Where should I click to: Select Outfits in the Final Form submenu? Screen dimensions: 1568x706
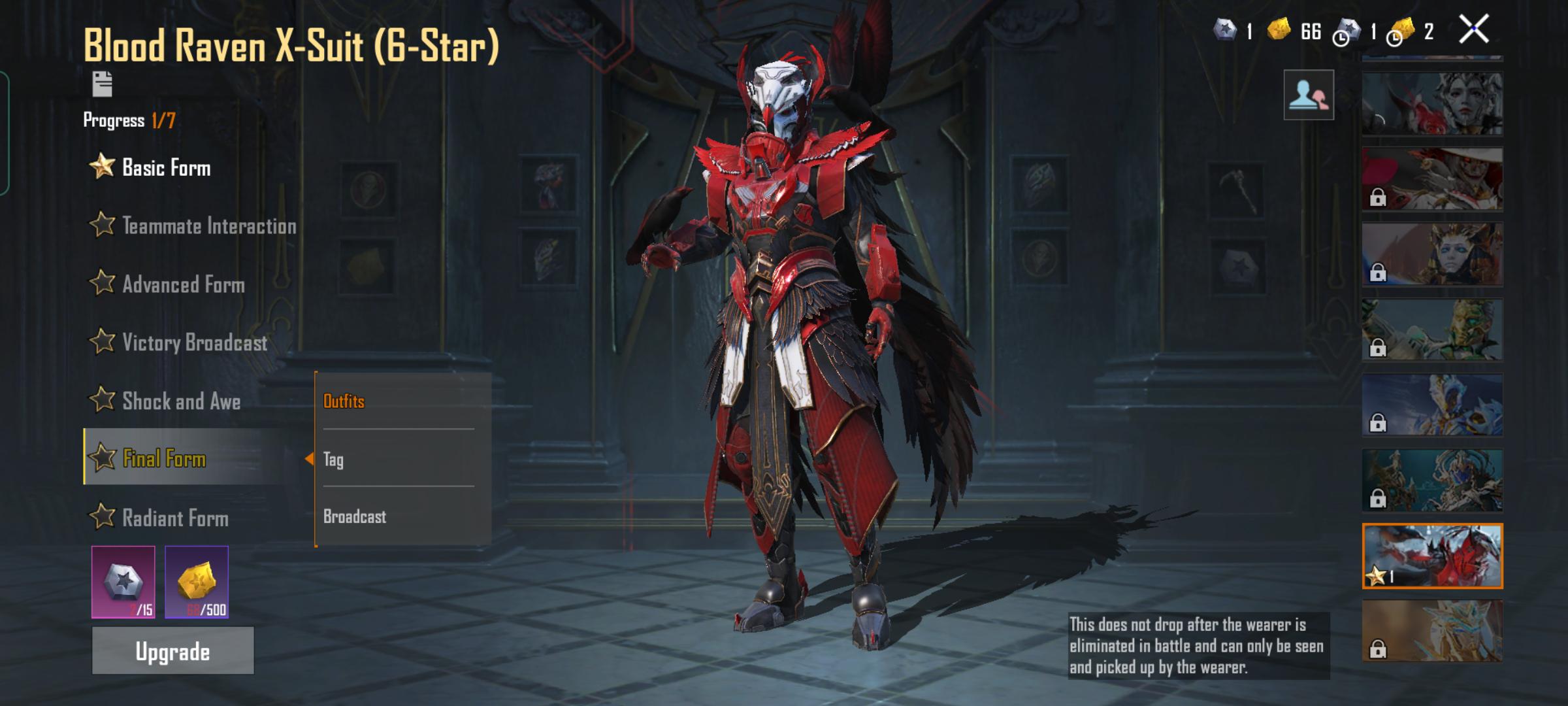[x=344, y=401]
